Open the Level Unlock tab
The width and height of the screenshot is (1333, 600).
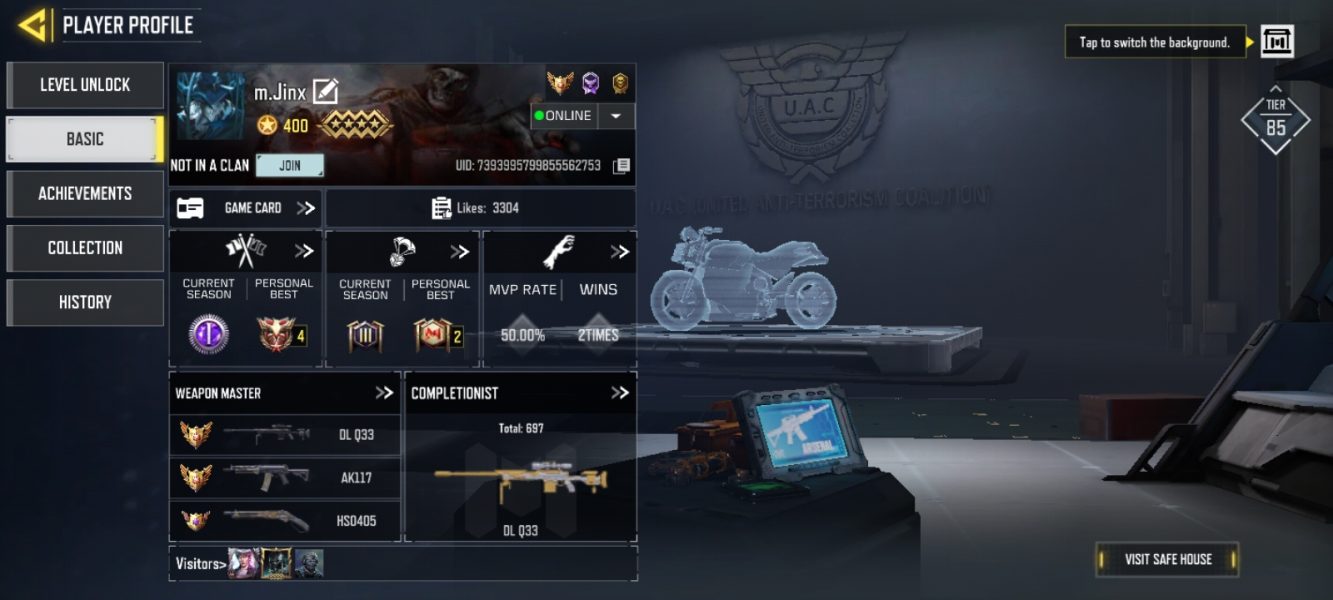85,85
